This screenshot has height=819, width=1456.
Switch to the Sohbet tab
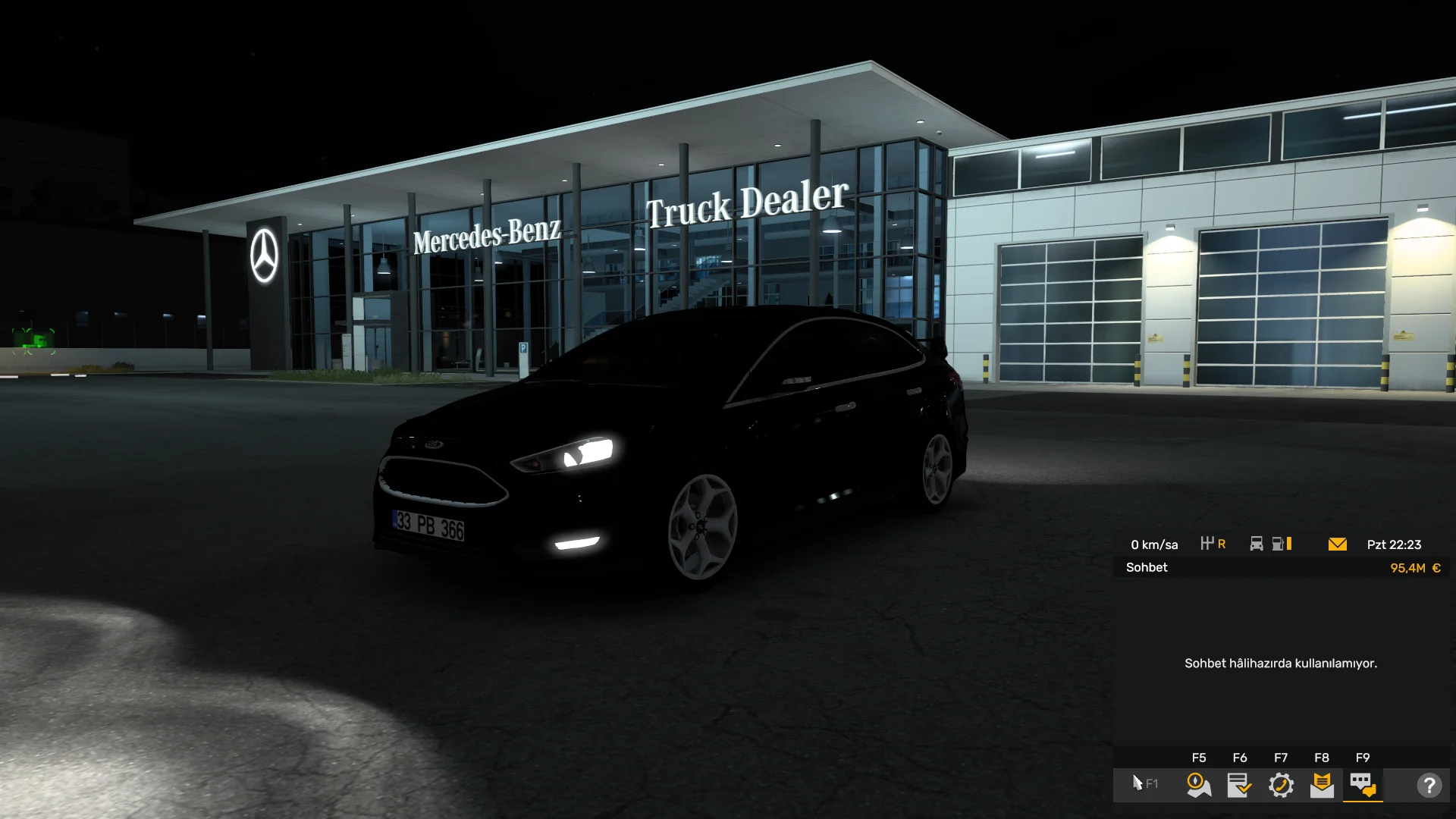click(x=1147, y=567)
